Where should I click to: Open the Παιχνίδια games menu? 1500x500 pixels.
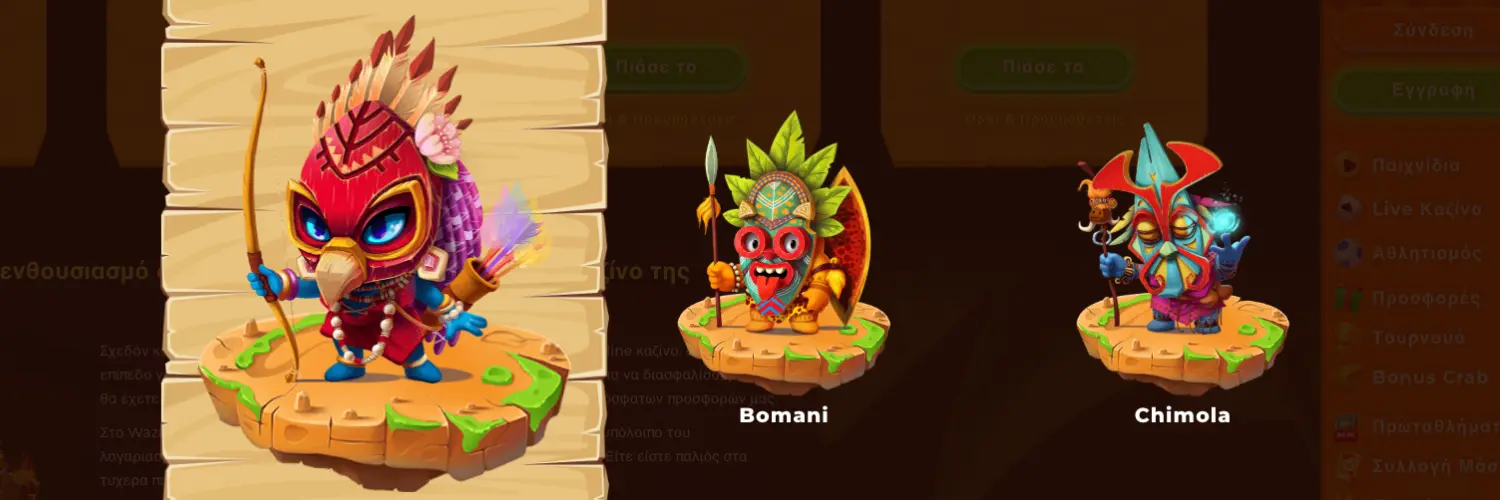click(x=1414, y=165)
